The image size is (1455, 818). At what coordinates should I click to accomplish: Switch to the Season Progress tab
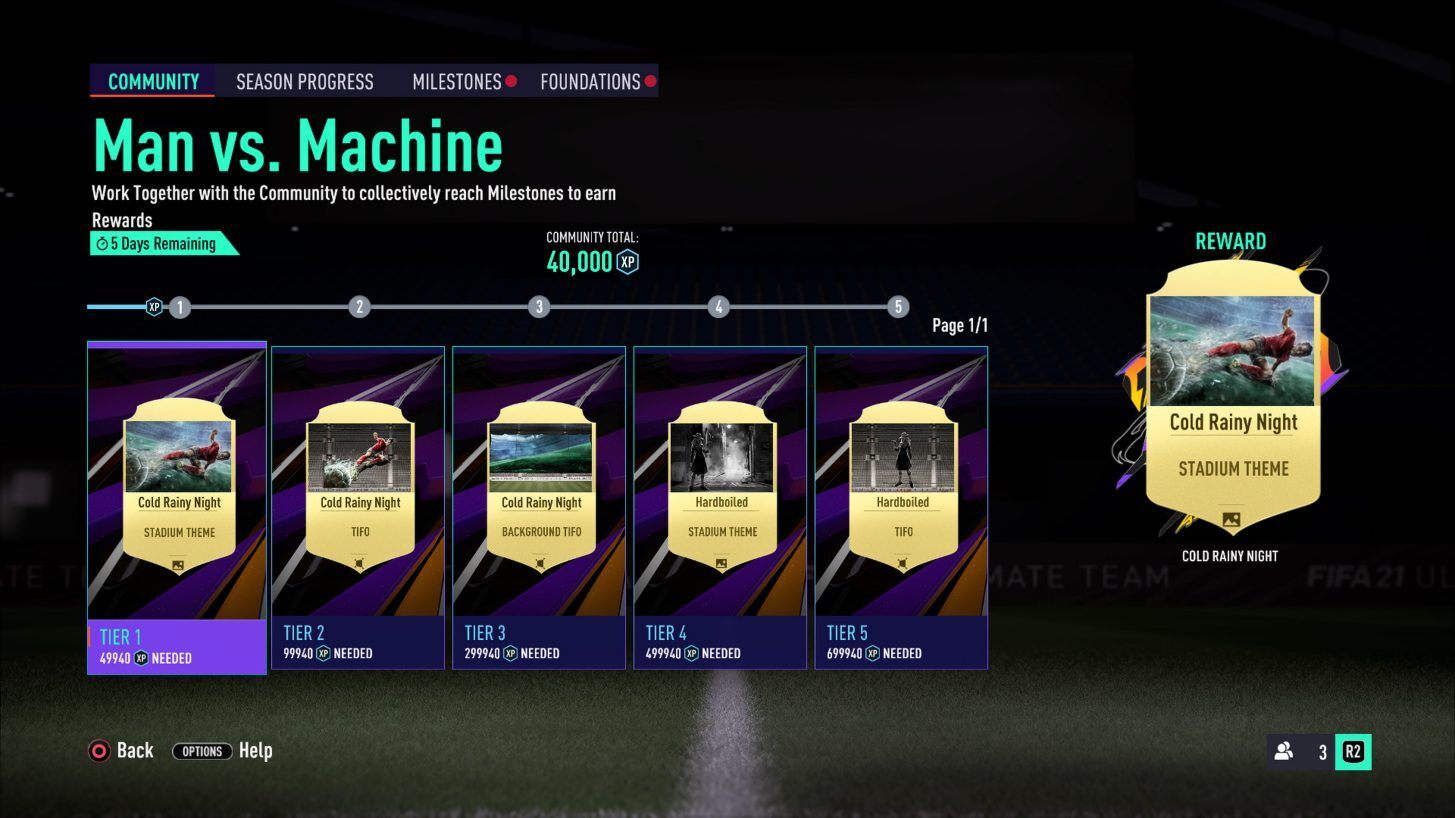pos(304,81)
